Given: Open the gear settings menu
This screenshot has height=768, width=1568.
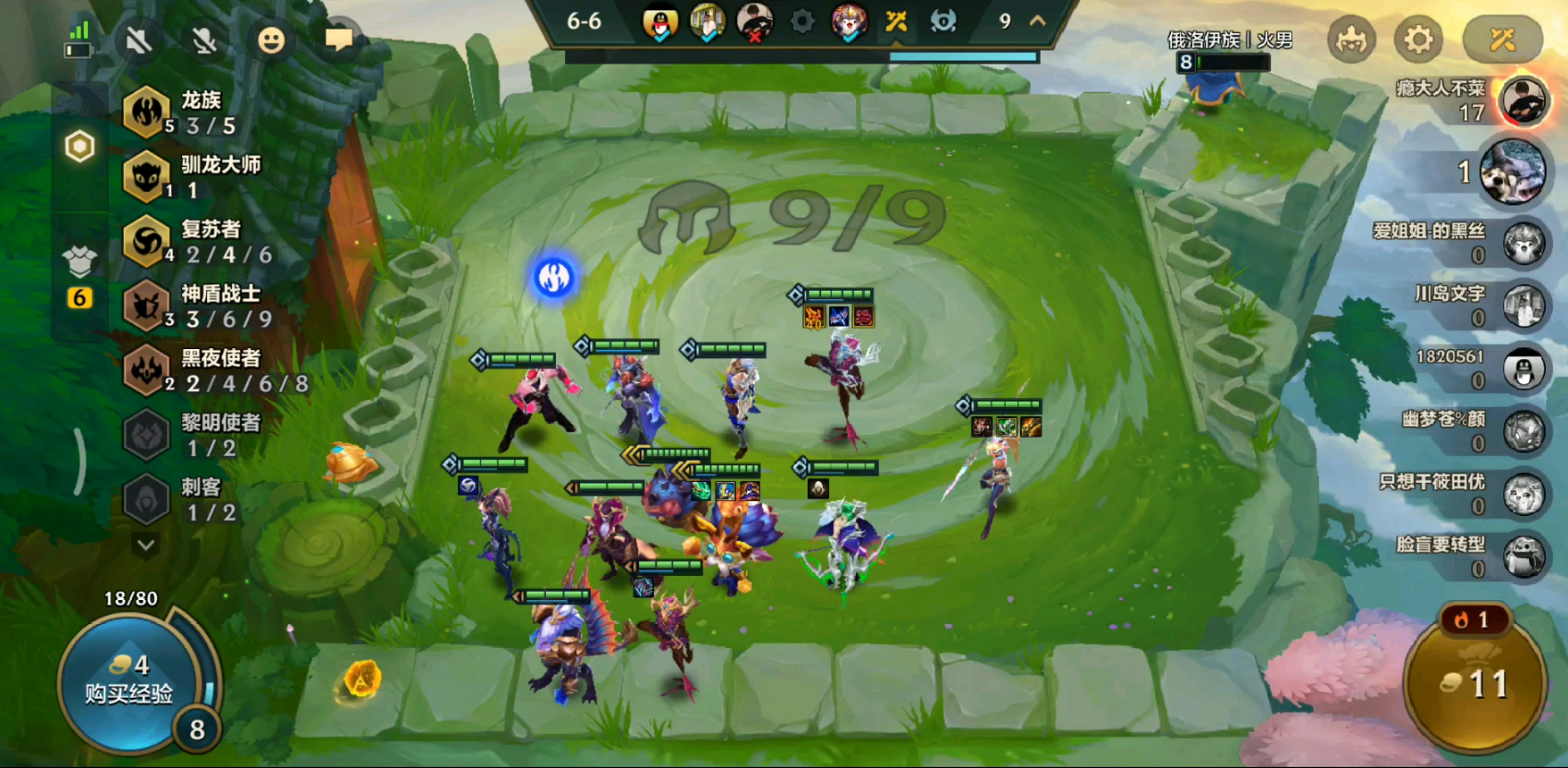Looking at the screenshot, I should coord(1418,40).
